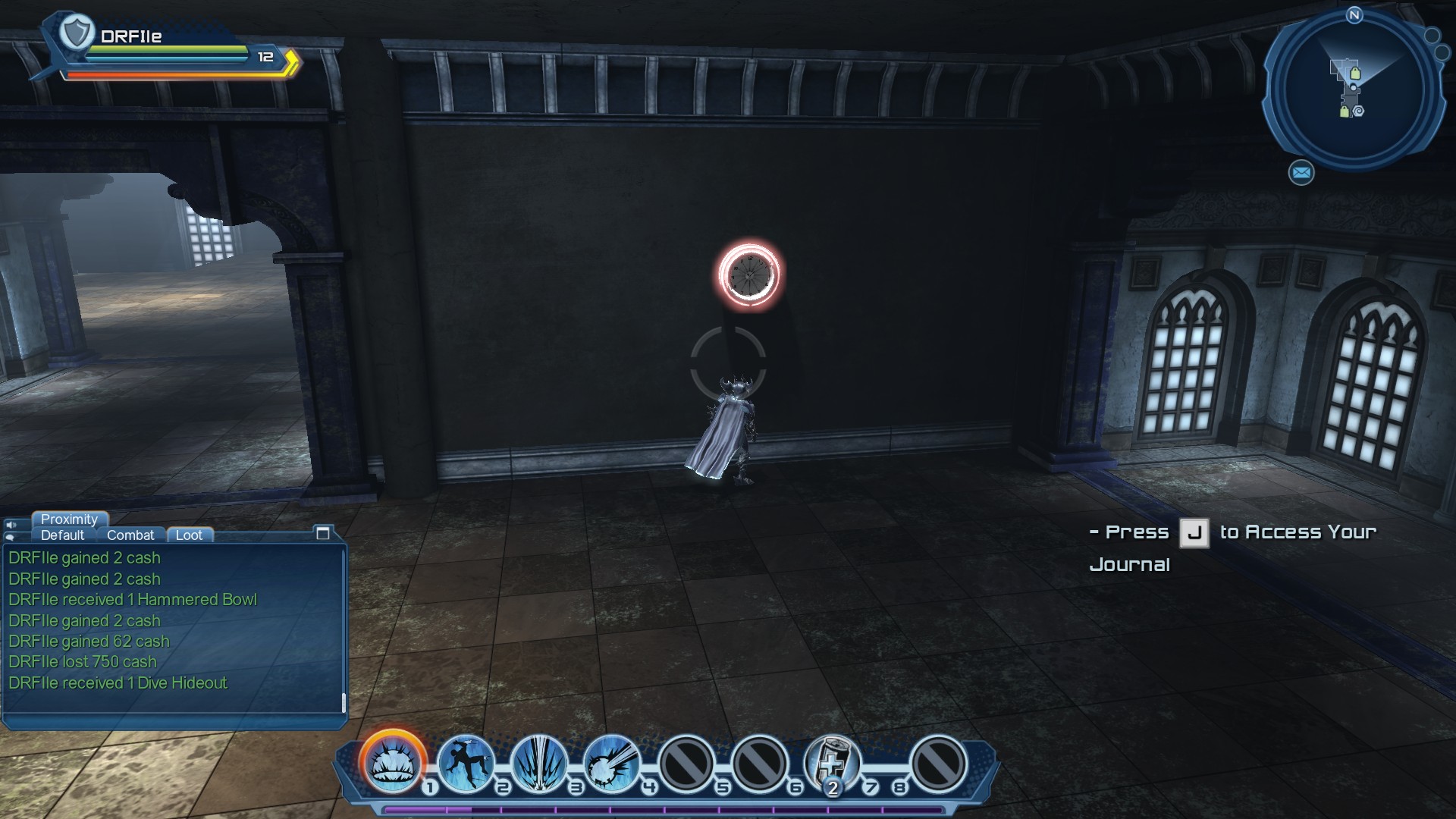Screen dimensions: 1456x819
Task: Select the Loot chat tab
Action: [x=189, y=535]
